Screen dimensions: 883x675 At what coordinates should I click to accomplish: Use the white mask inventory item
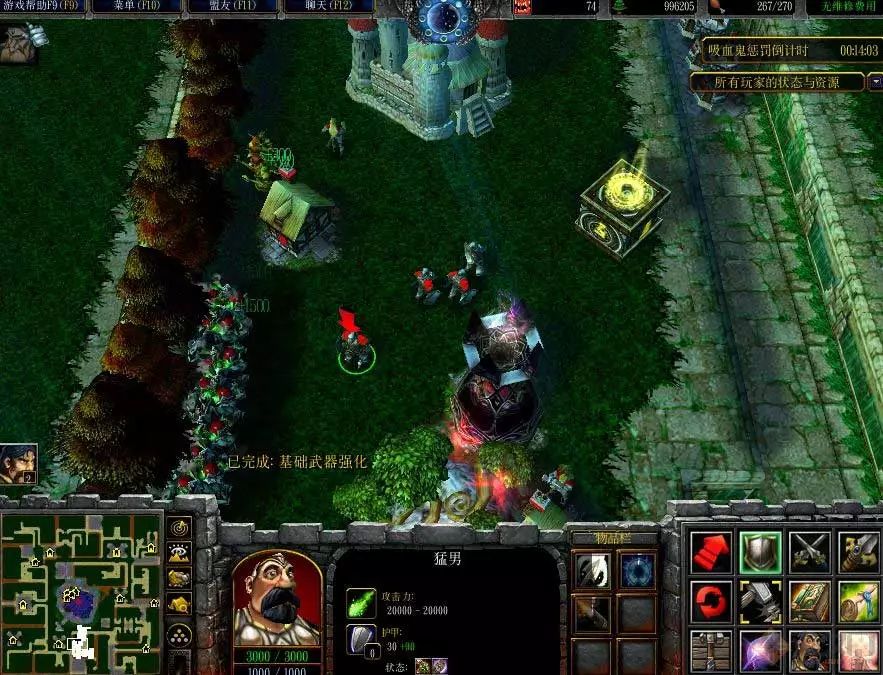(589, 571)
